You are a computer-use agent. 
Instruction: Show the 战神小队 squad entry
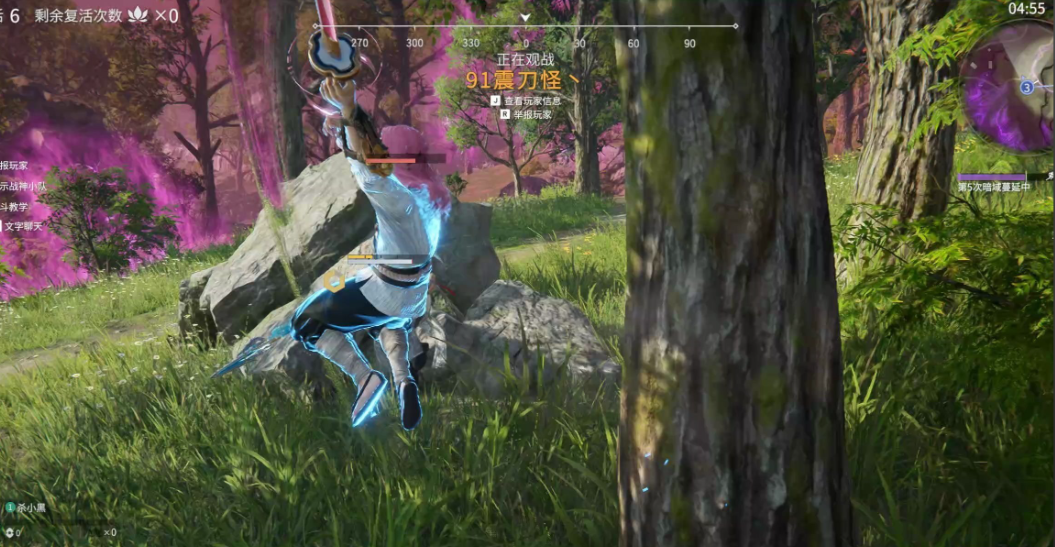pos(22,186)
